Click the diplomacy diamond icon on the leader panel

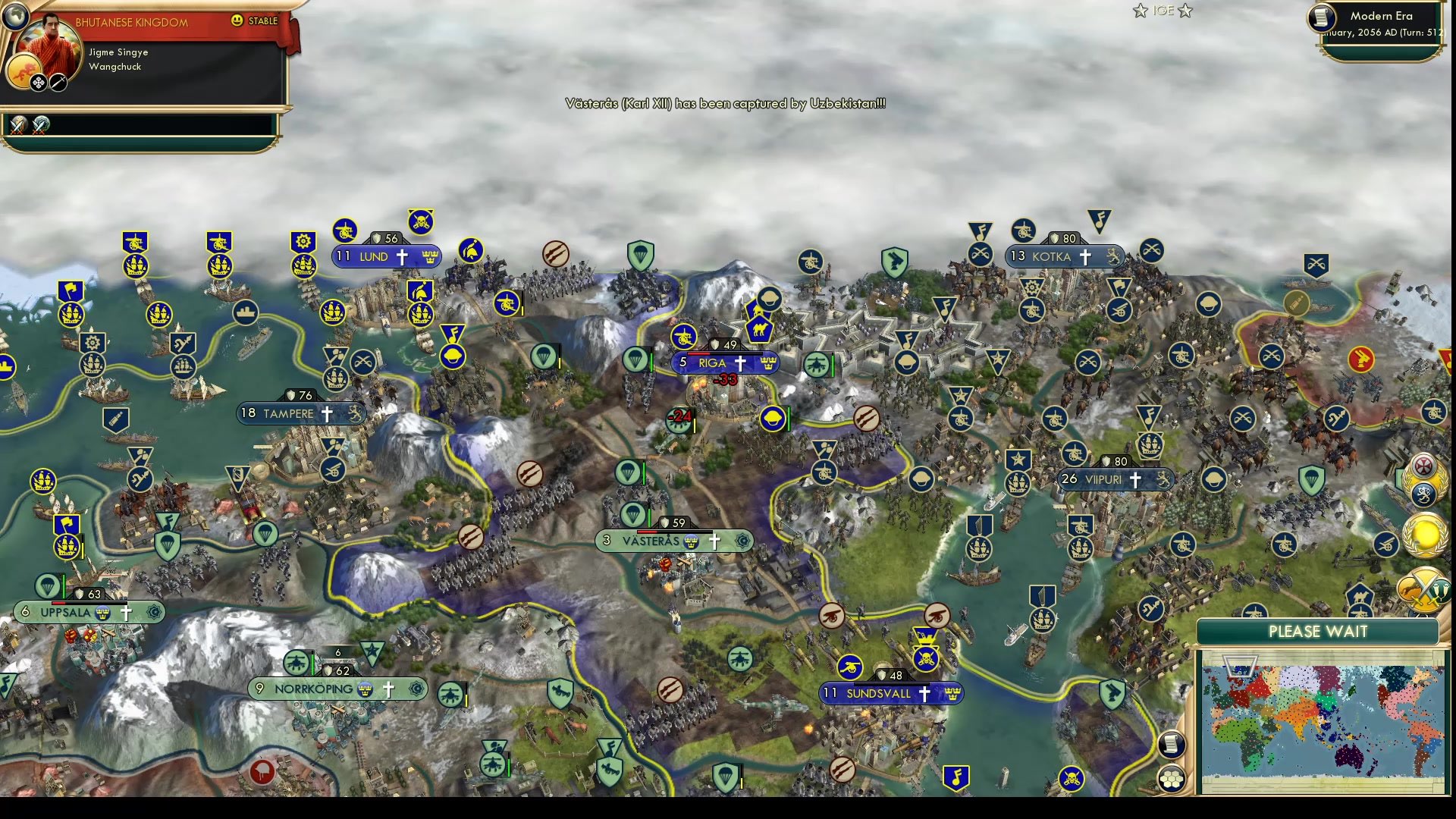(x=39, y=82)
